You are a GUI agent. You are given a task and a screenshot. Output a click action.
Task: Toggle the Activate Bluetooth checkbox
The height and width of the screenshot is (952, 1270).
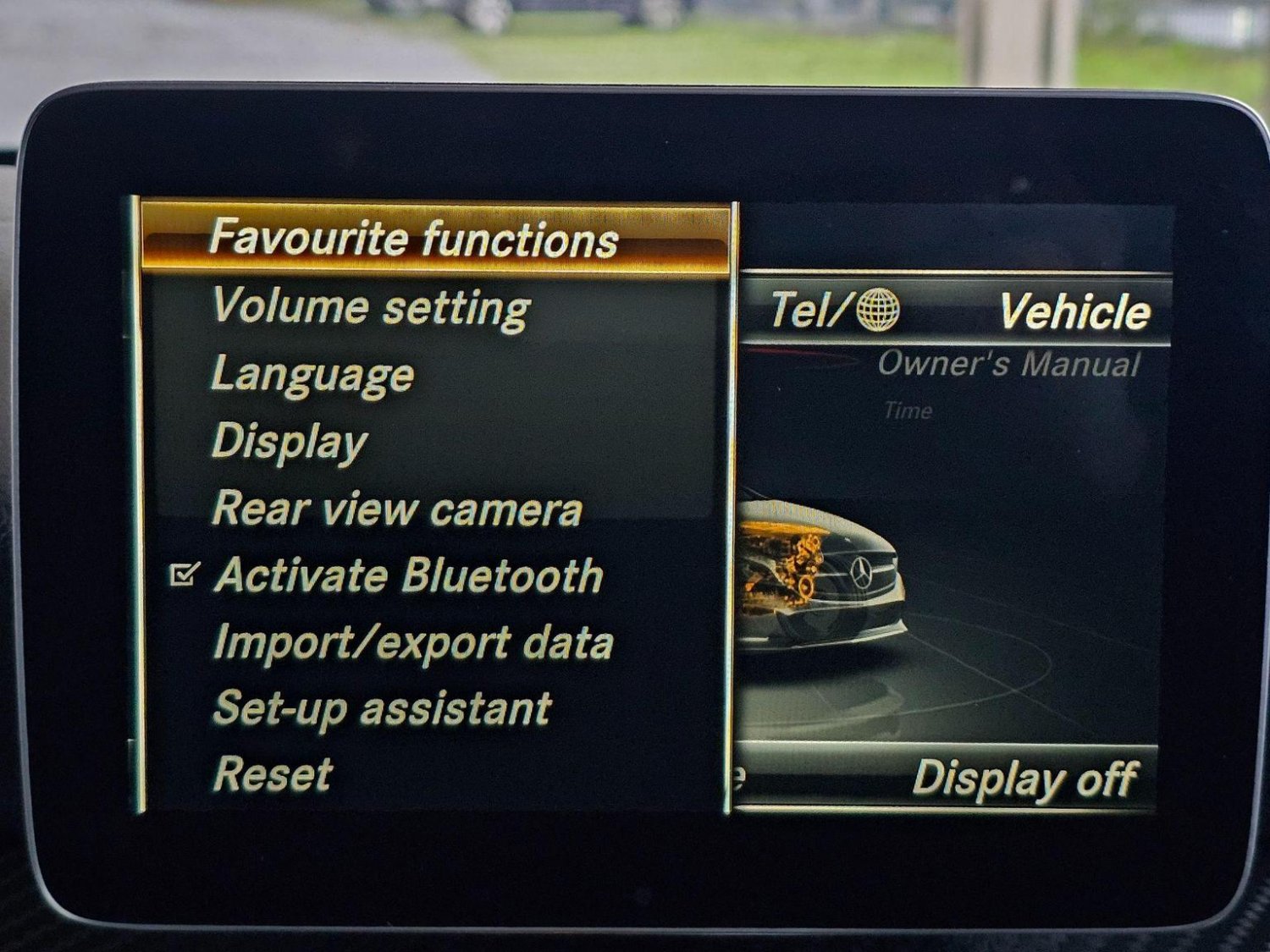pyautogui.click(x=184, y=575)
